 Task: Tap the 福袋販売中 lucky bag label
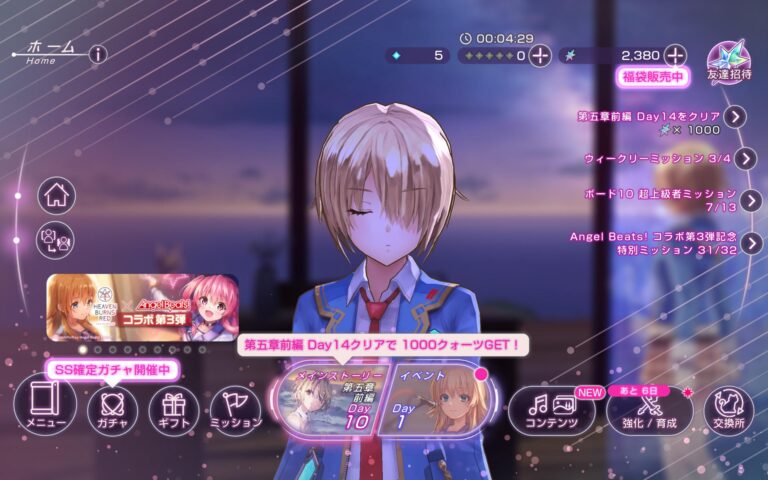point(652,77)
